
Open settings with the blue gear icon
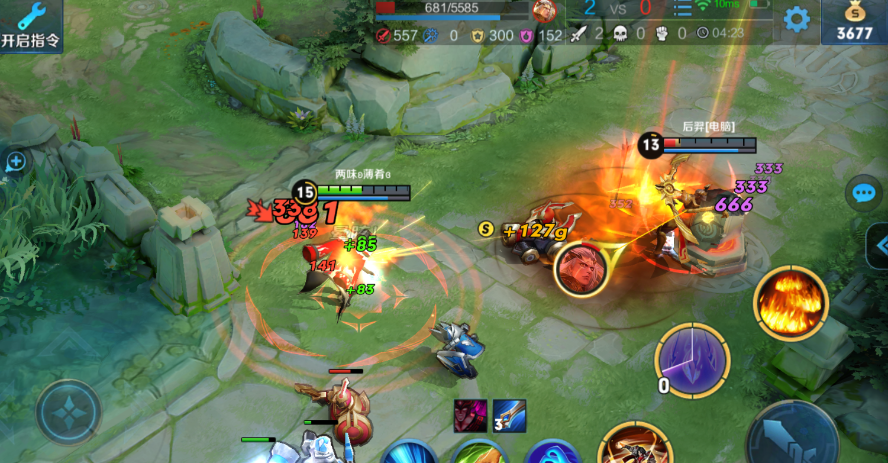796,19
